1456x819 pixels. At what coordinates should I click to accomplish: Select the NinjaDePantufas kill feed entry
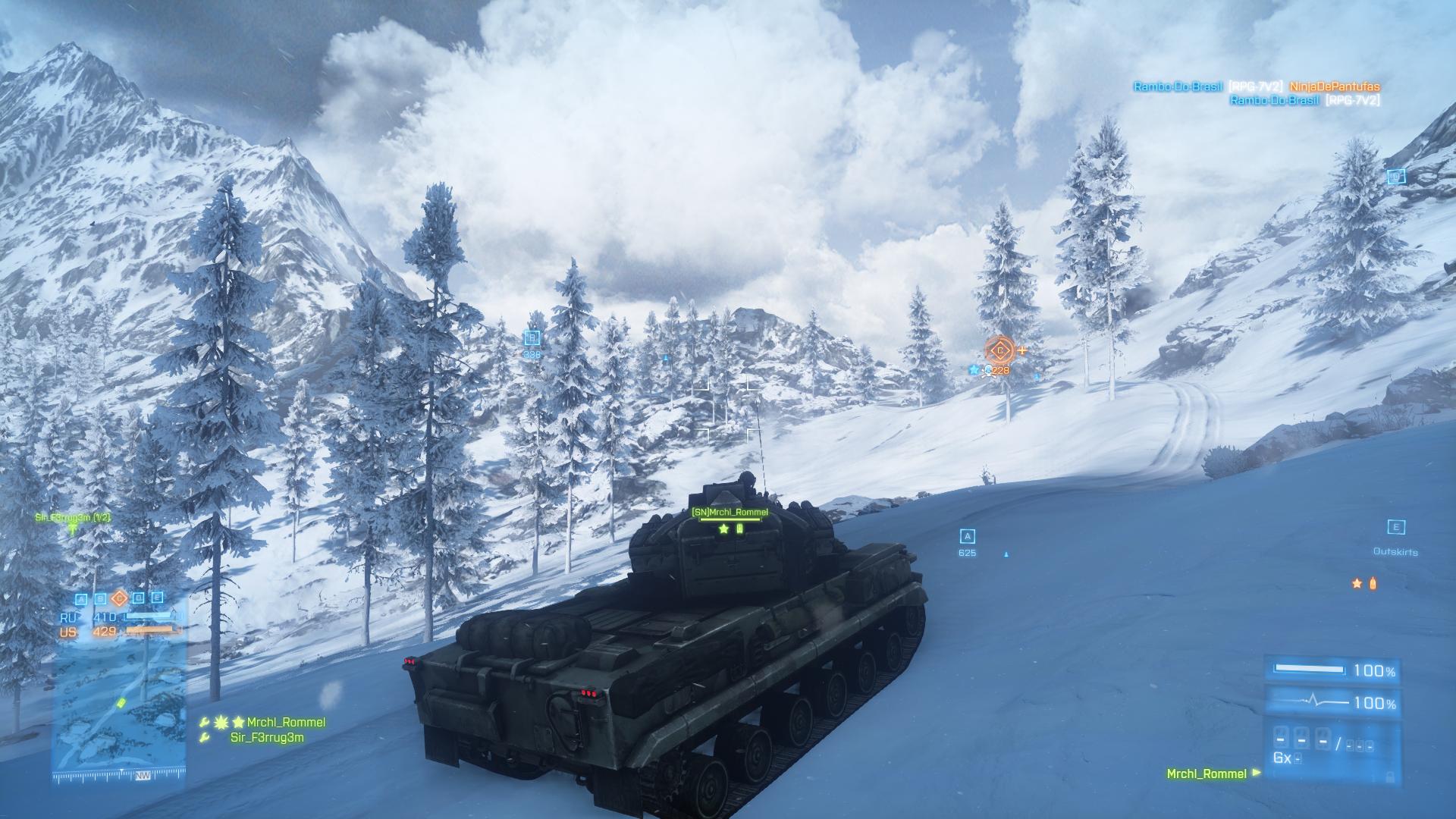coord(1335,87)
